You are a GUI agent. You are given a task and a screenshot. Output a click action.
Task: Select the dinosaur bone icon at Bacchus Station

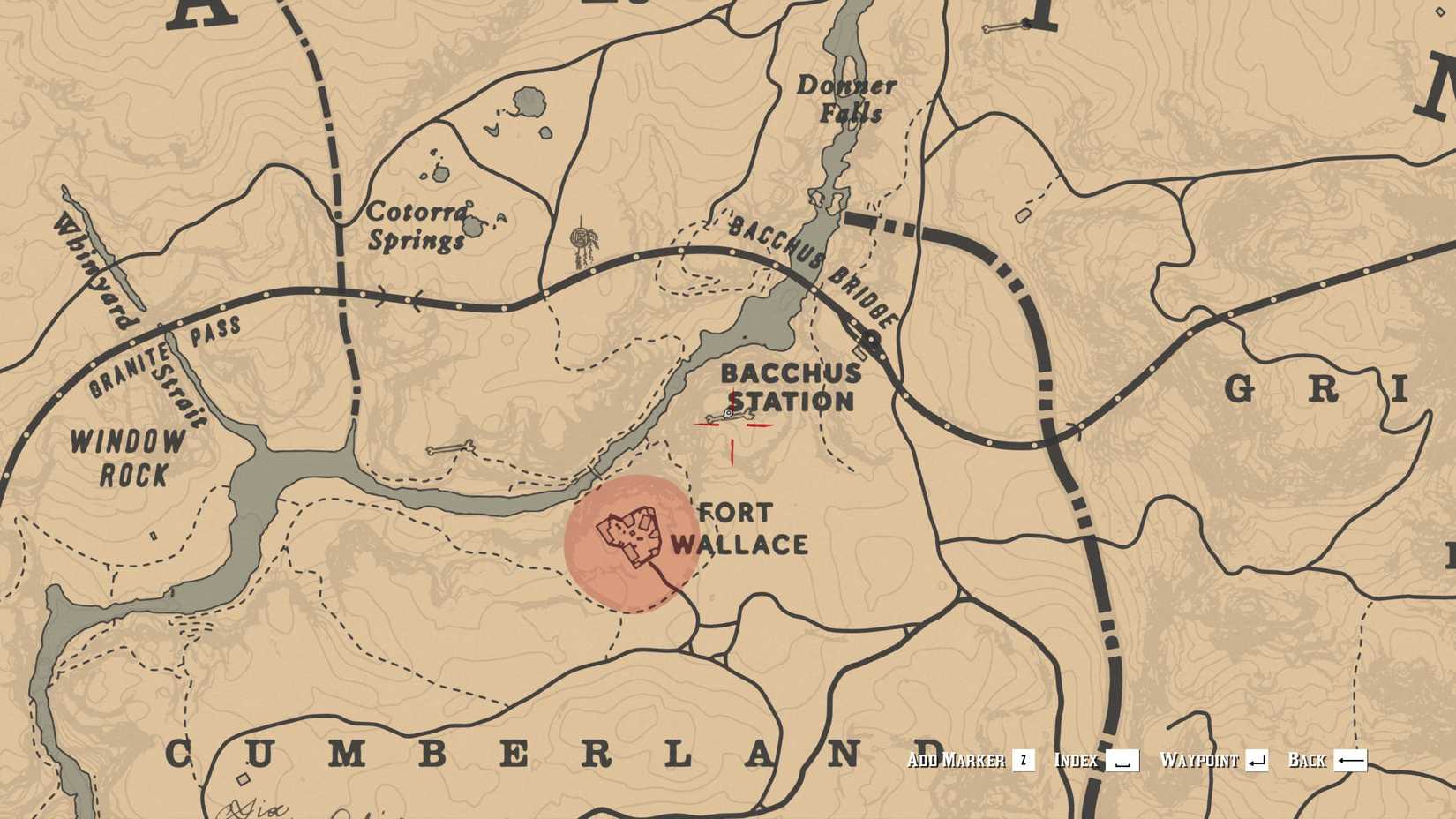click(726, 413)
